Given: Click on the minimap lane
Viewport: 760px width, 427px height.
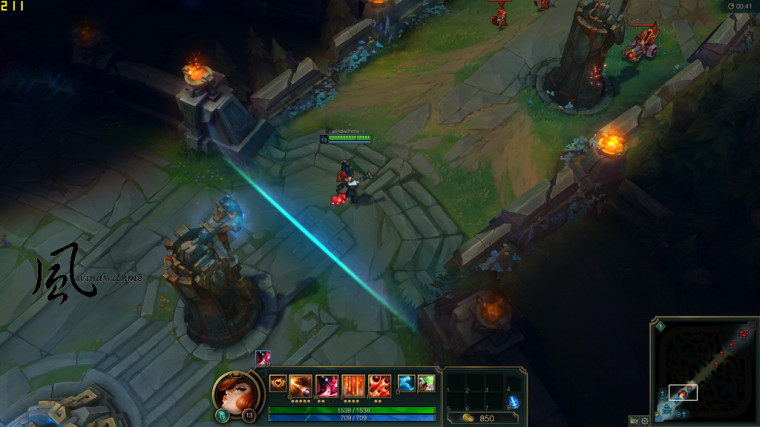Looking at the screenshot, I should 705,370.
